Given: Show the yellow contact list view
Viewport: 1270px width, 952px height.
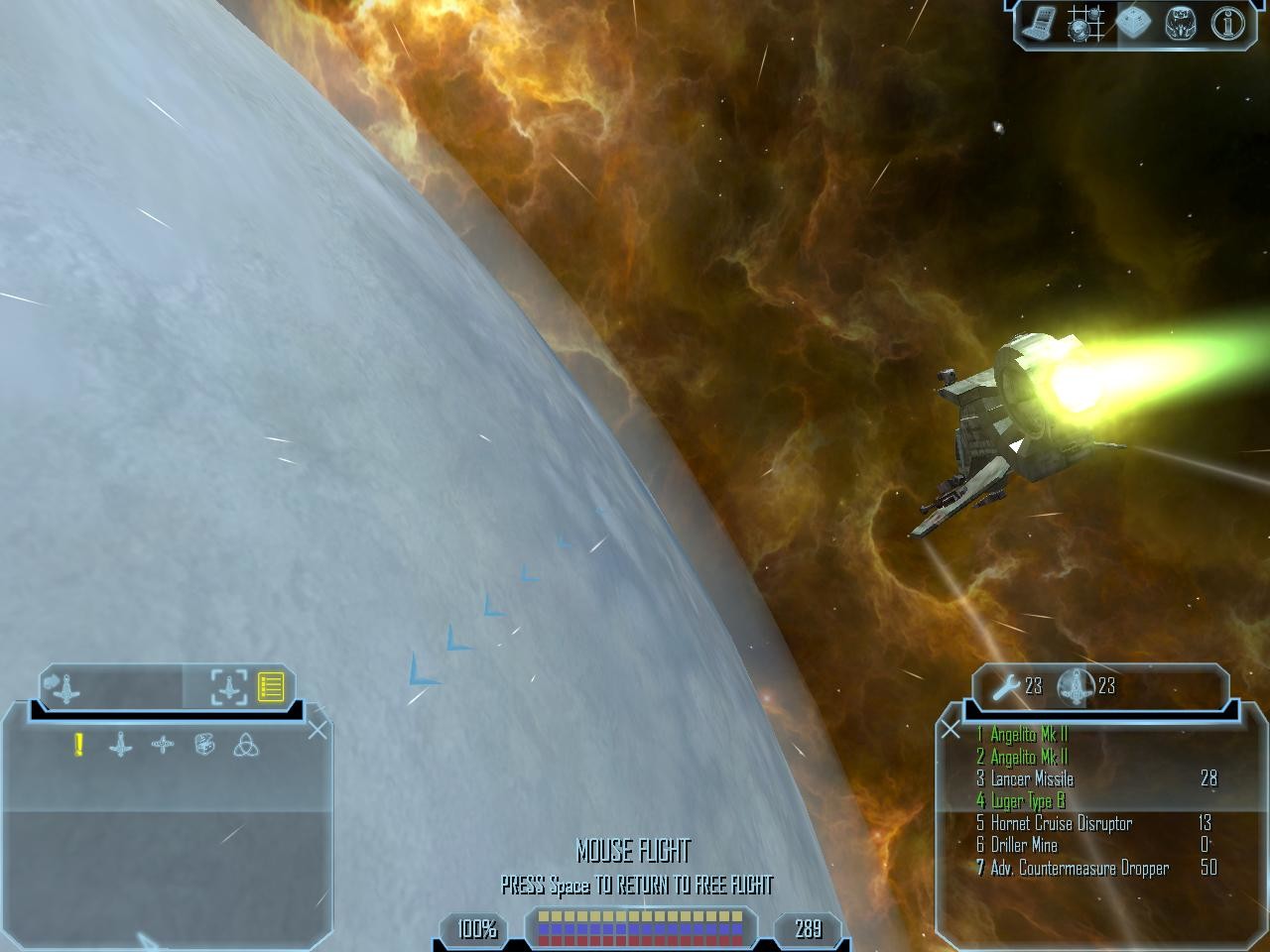Looking at the screenshot, I should pos(271,686).
